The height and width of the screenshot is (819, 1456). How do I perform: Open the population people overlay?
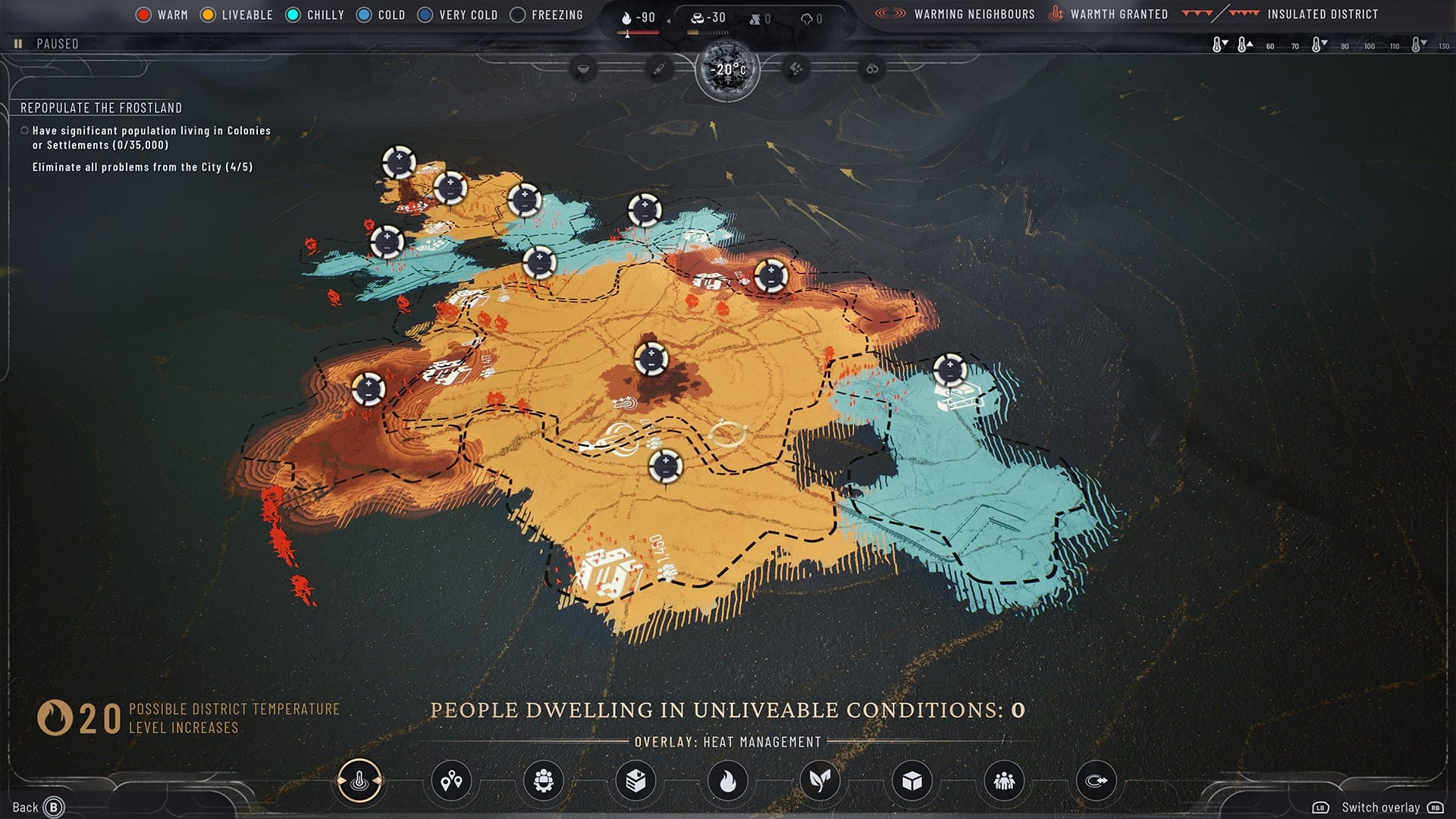click(1004, 780)
